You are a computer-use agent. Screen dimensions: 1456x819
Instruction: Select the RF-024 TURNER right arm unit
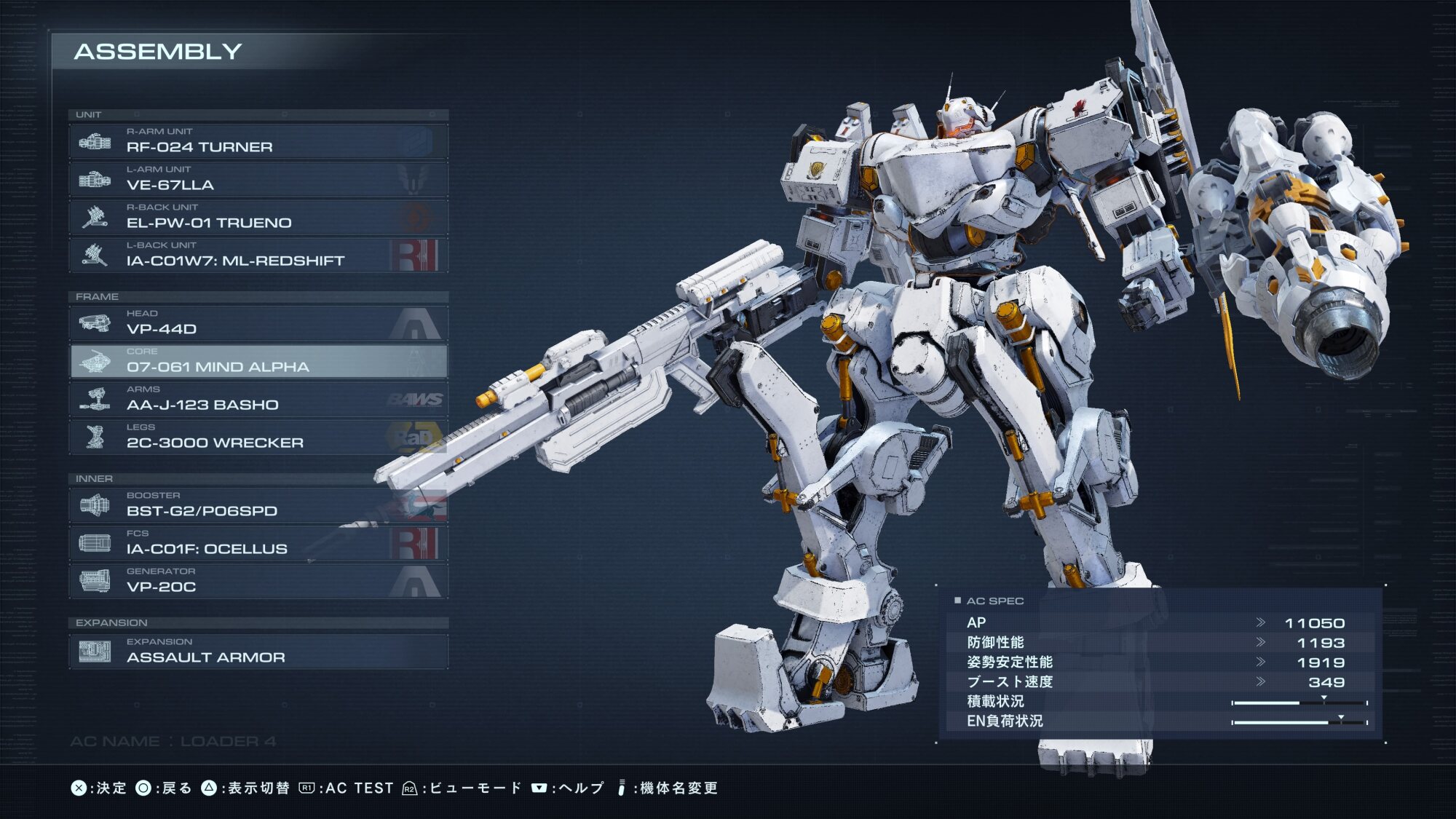[258, 141]
